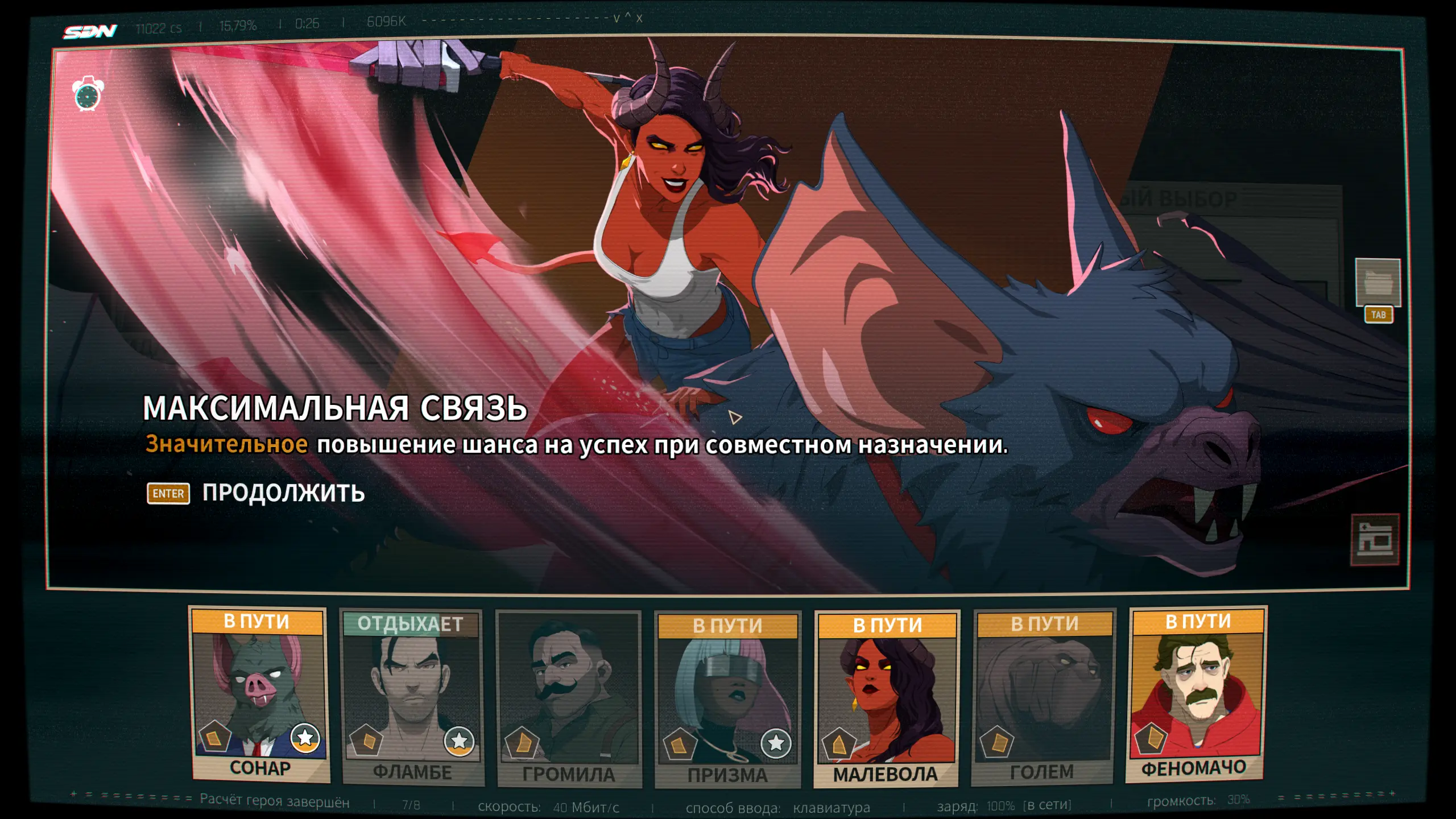Select the СОНАР hero card
The height and width of the screenshot is (819, 1456).
259,695
